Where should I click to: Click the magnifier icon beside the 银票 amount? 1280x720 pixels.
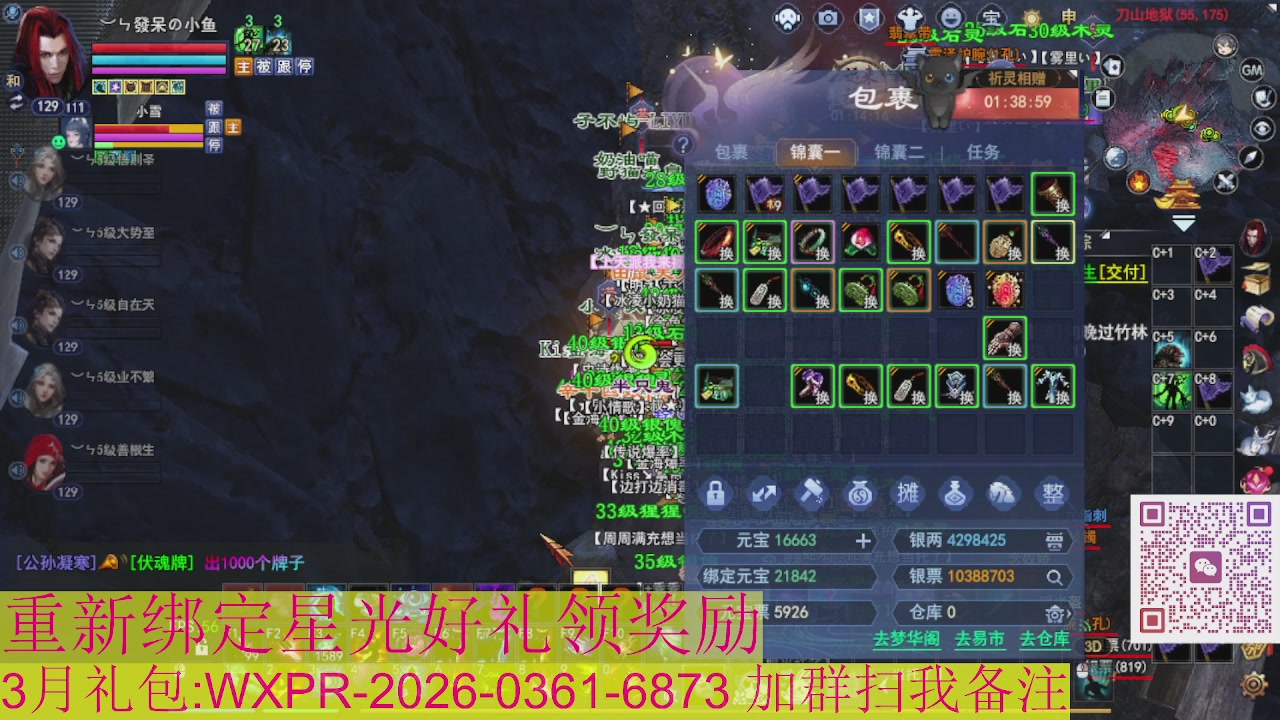tap(1054, 578)
